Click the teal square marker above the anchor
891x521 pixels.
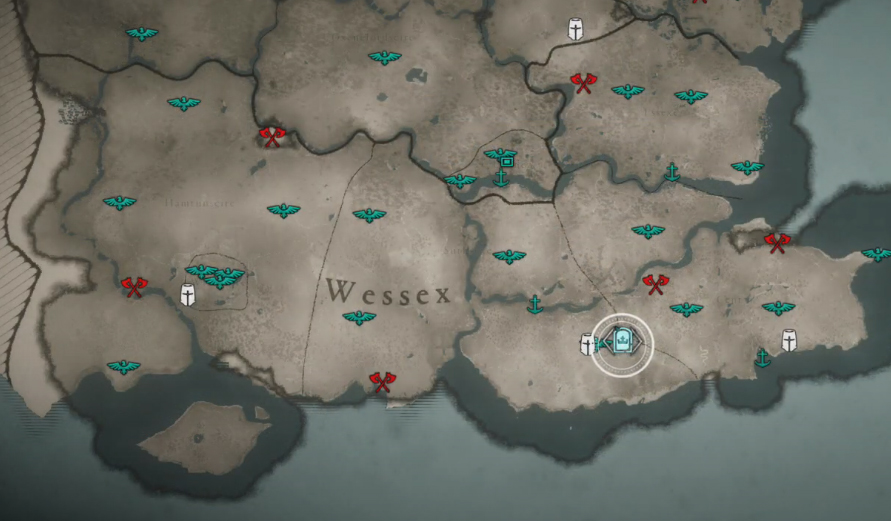(x=506, y=161)
